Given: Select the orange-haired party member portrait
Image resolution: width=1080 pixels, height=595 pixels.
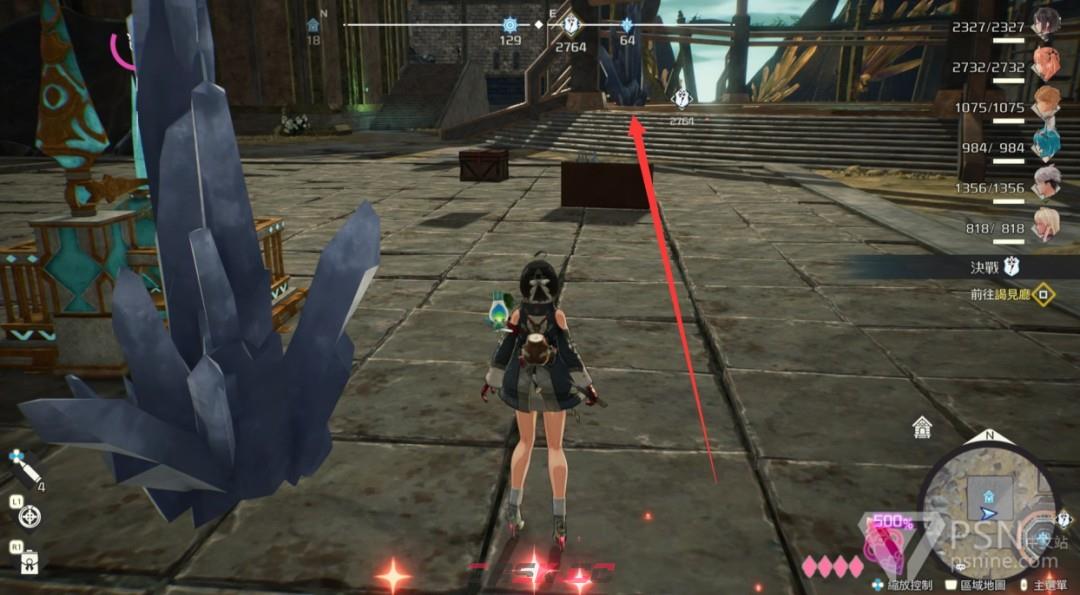Looking at the screenshot, I should 1047,104.
